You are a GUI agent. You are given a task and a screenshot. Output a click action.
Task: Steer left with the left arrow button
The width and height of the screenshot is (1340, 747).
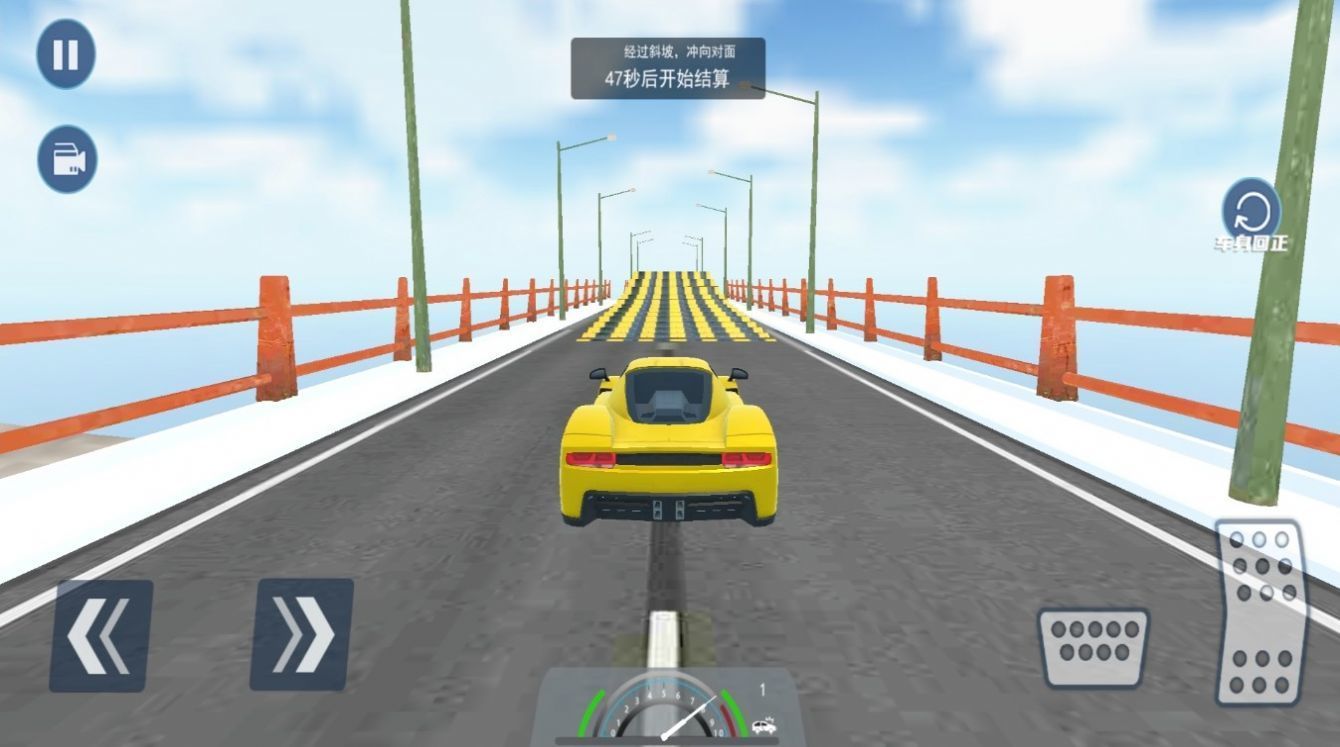pos(101,635)
